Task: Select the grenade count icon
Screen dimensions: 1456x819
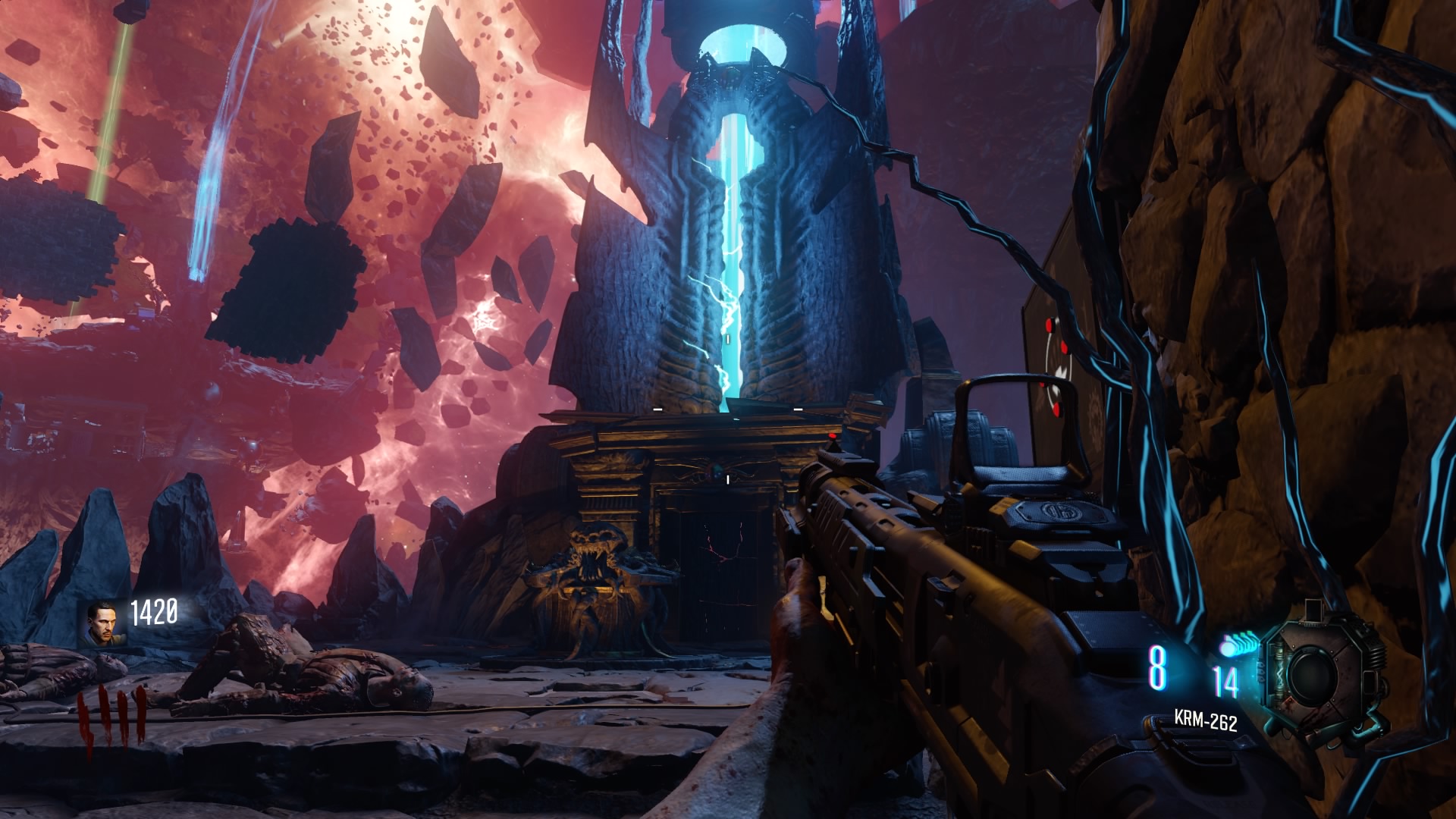Action: point(1237,645)
